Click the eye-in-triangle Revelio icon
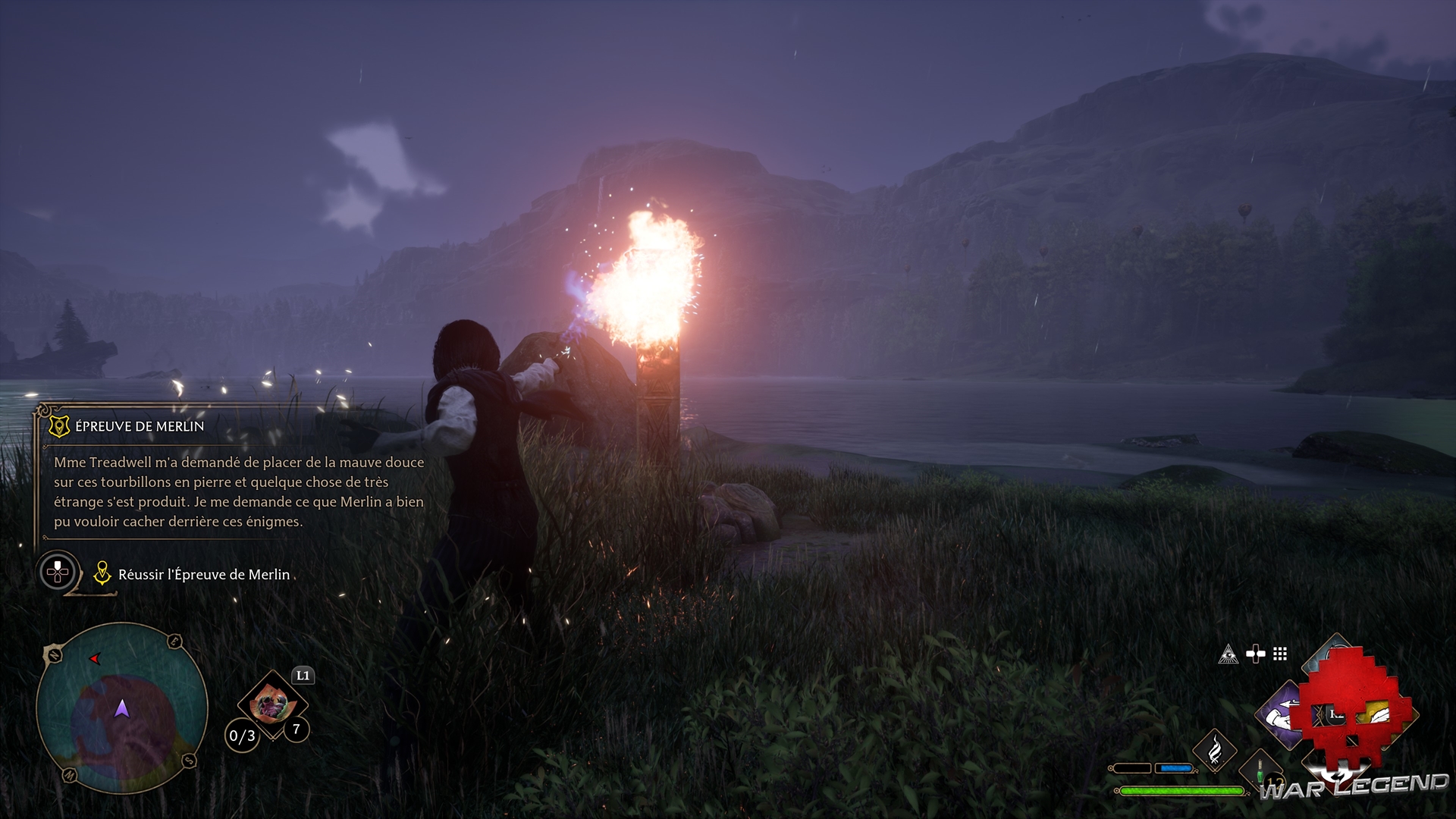 (1228, 654)
